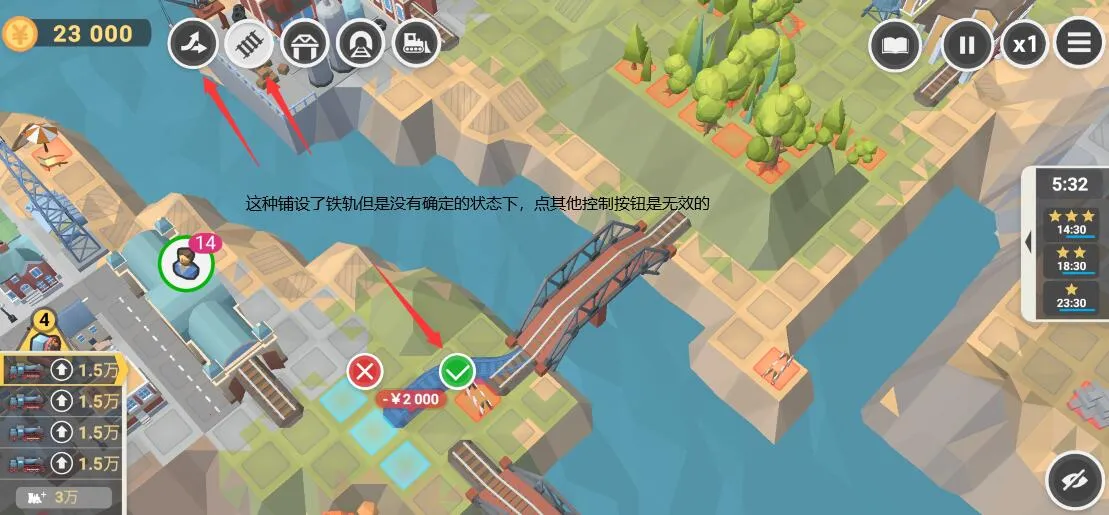Choose the tunnel building tool
The image size is (1109, 515).
coord(360,43)
